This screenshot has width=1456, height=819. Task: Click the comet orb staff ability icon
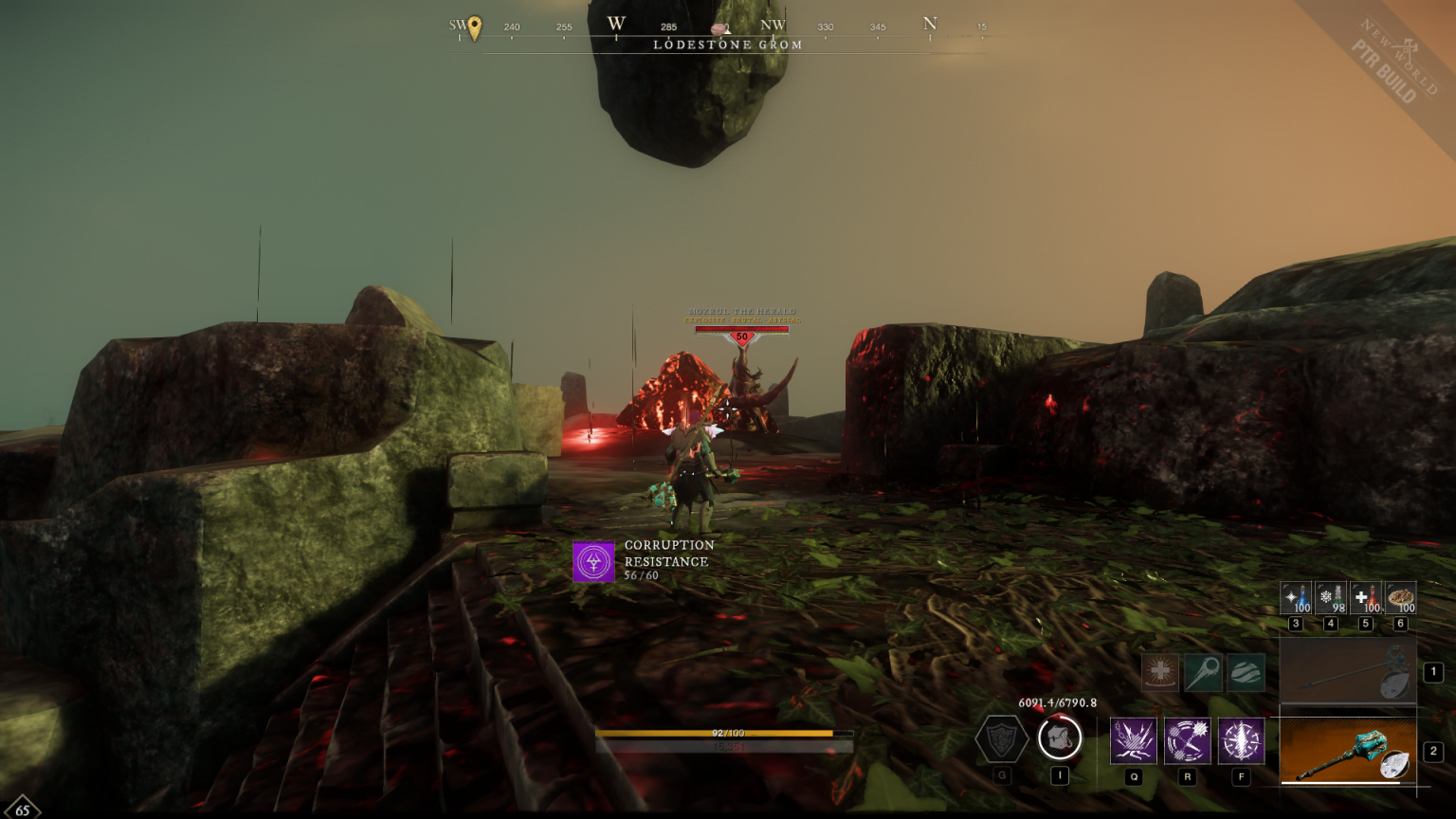click(x=1203, y=672)
